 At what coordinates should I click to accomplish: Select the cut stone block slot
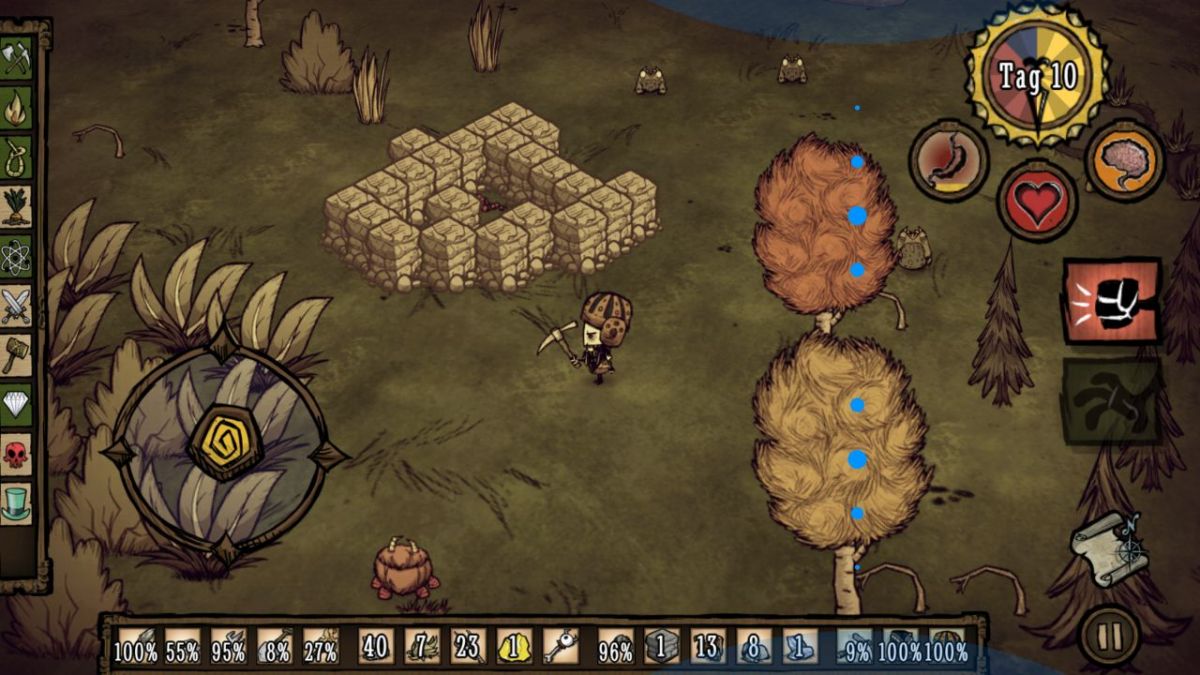[661, 647]
